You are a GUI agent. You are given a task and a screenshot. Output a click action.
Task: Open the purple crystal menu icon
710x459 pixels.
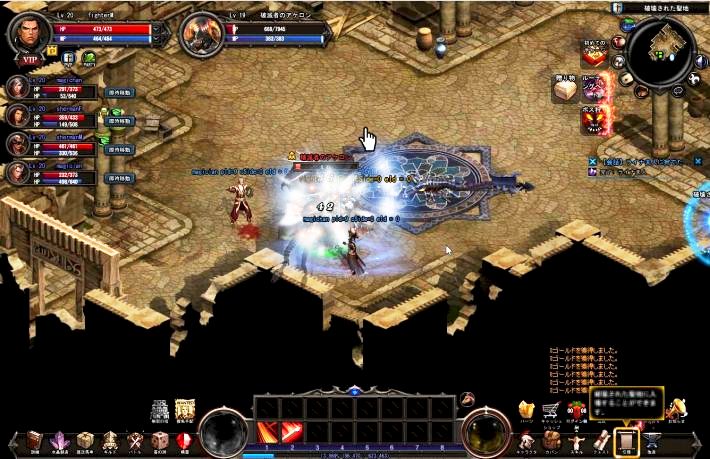coord(59,441)
